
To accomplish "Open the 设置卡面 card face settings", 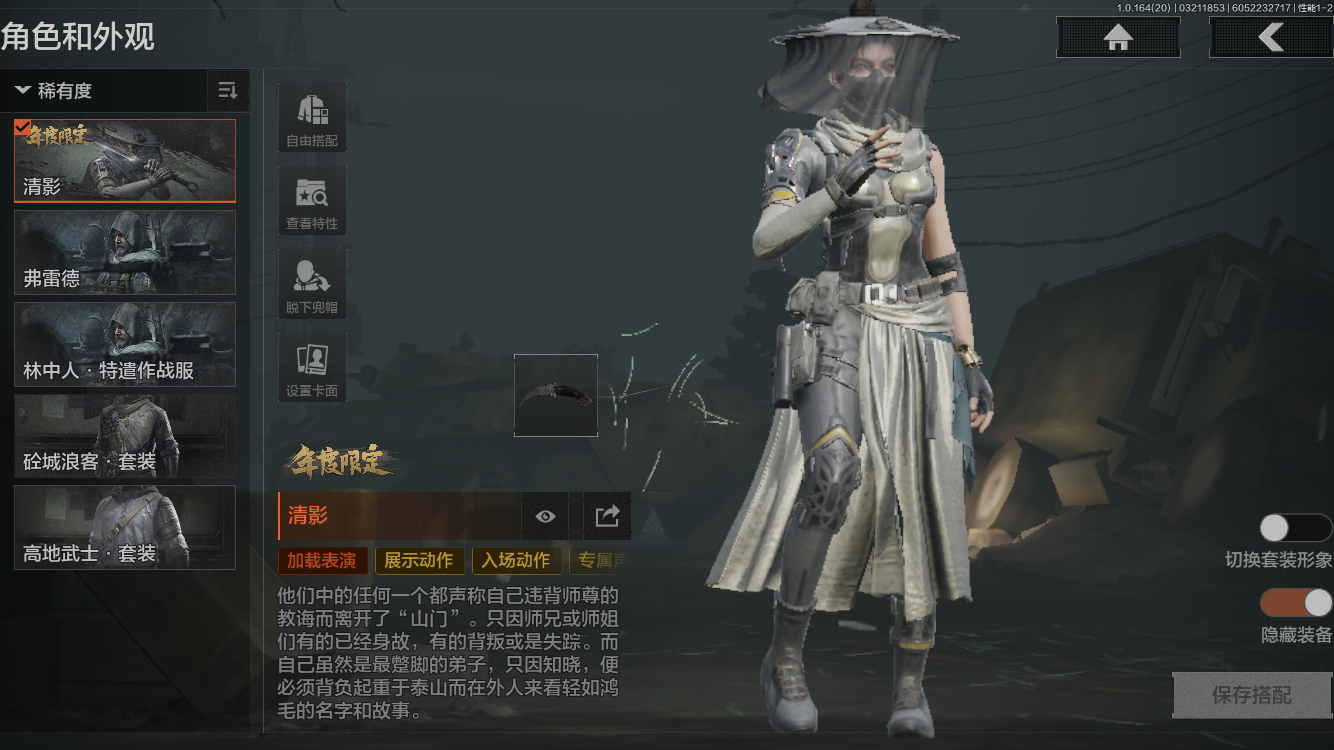I will click(x=311, y=366).
